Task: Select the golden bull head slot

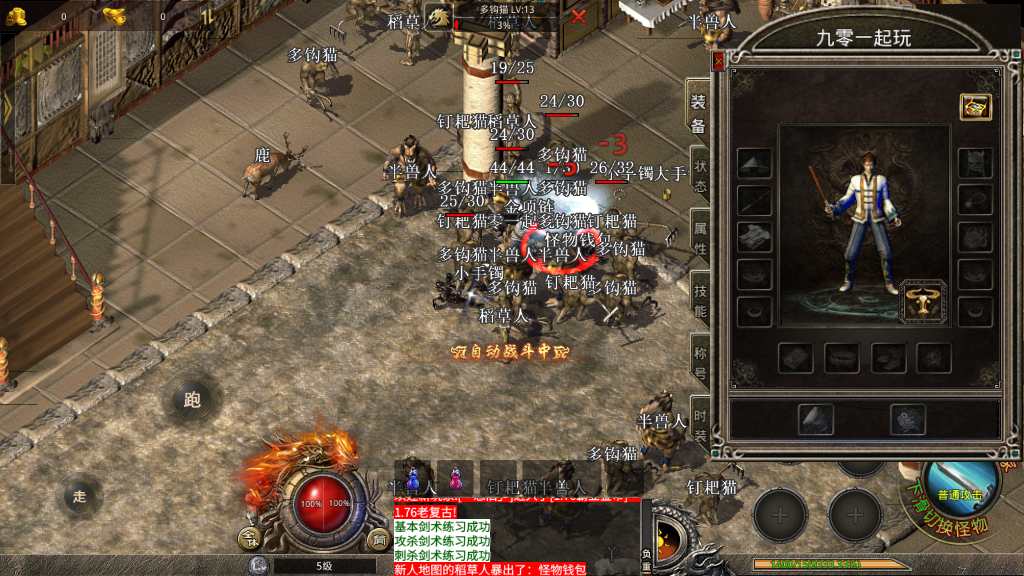Action: click(924, 302)
